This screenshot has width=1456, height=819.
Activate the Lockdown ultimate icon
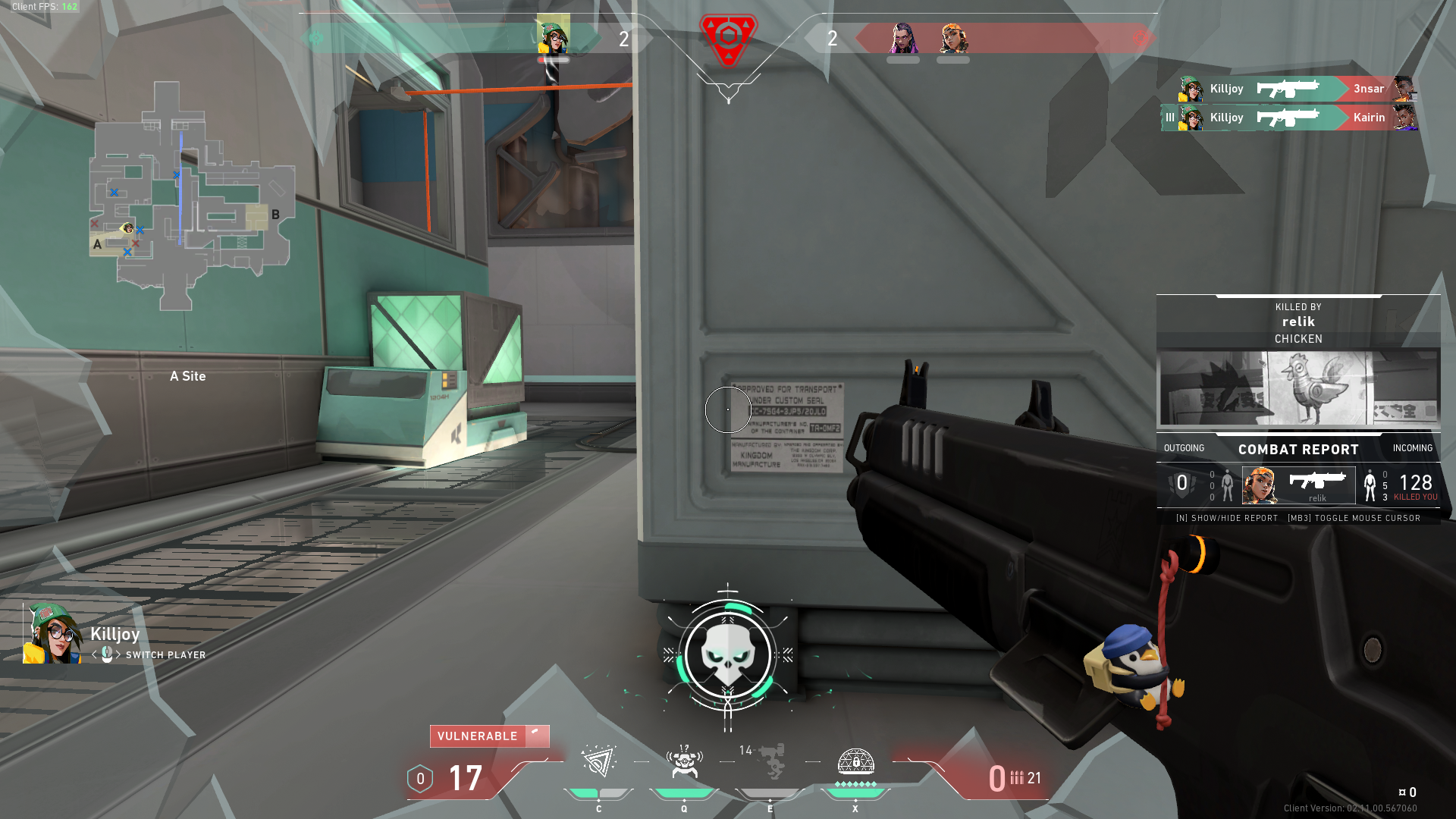pyautogui.click(x=855, y=763)
